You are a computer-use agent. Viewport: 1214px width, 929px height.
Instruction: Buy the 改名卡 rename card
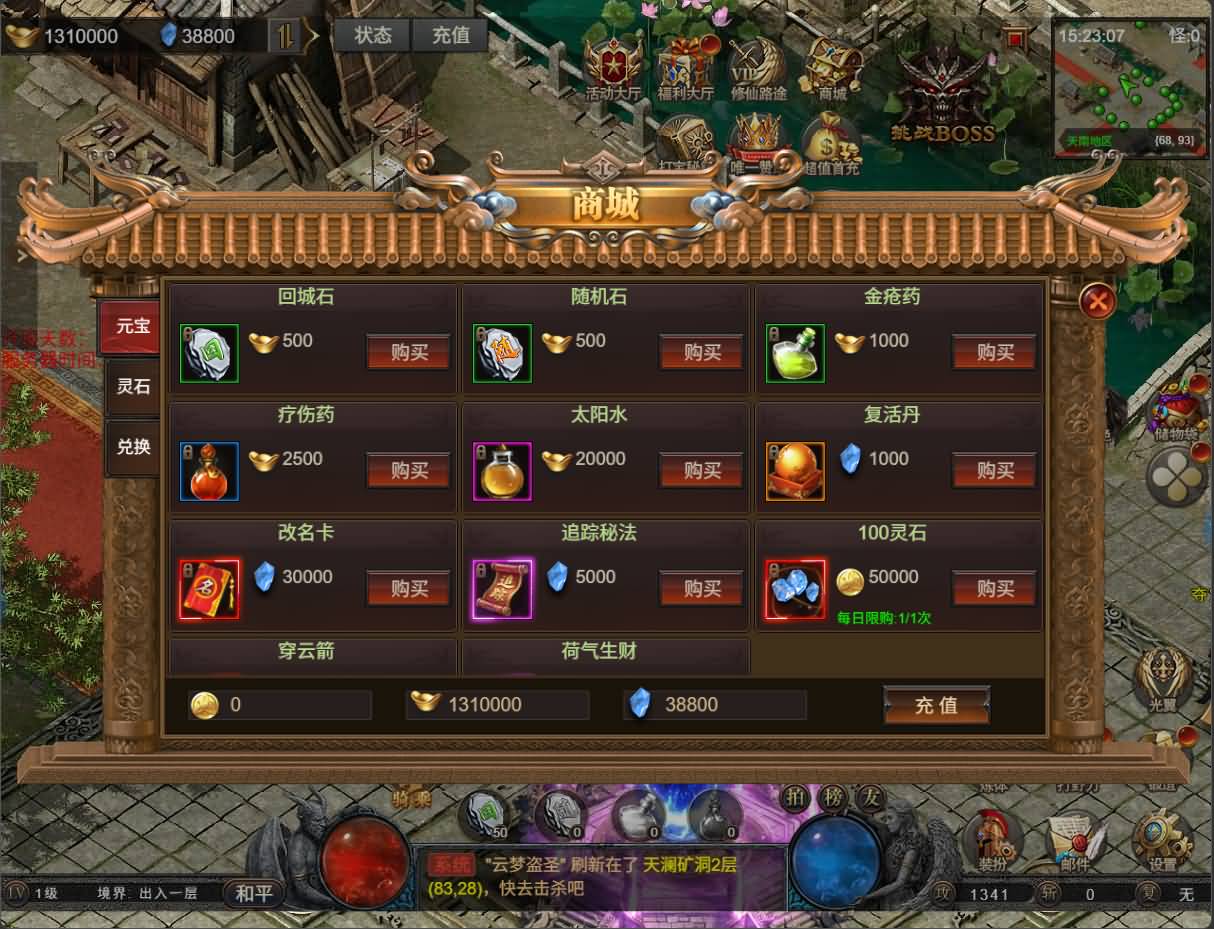click(408, 588)
